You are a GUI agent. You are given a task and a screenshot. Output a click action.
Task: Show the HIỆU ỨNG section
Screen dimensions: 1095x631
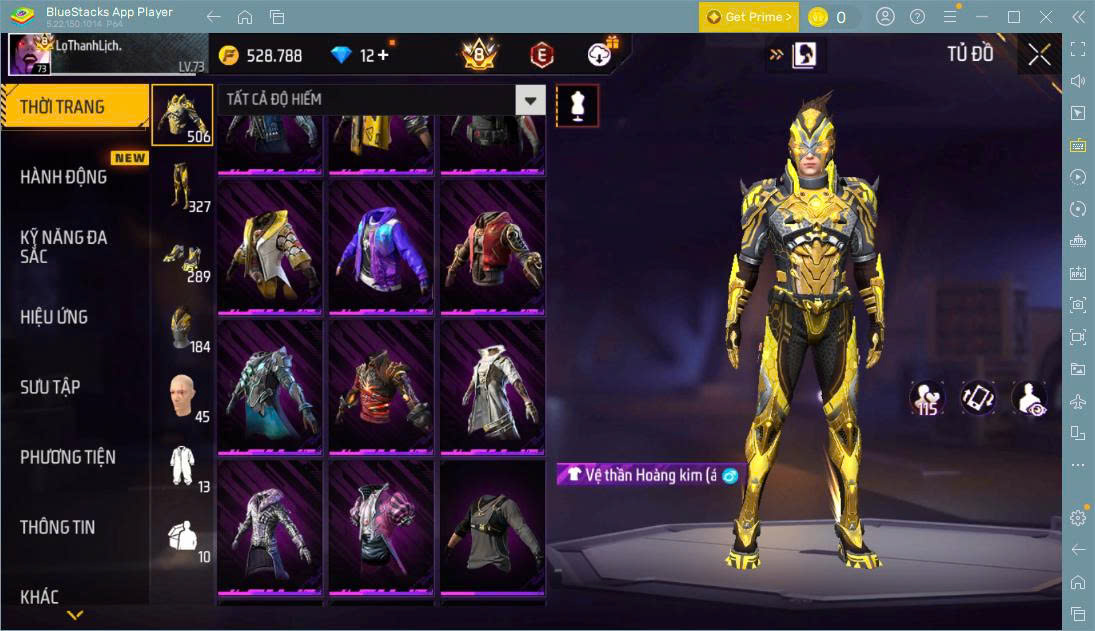tap(54, 317)
